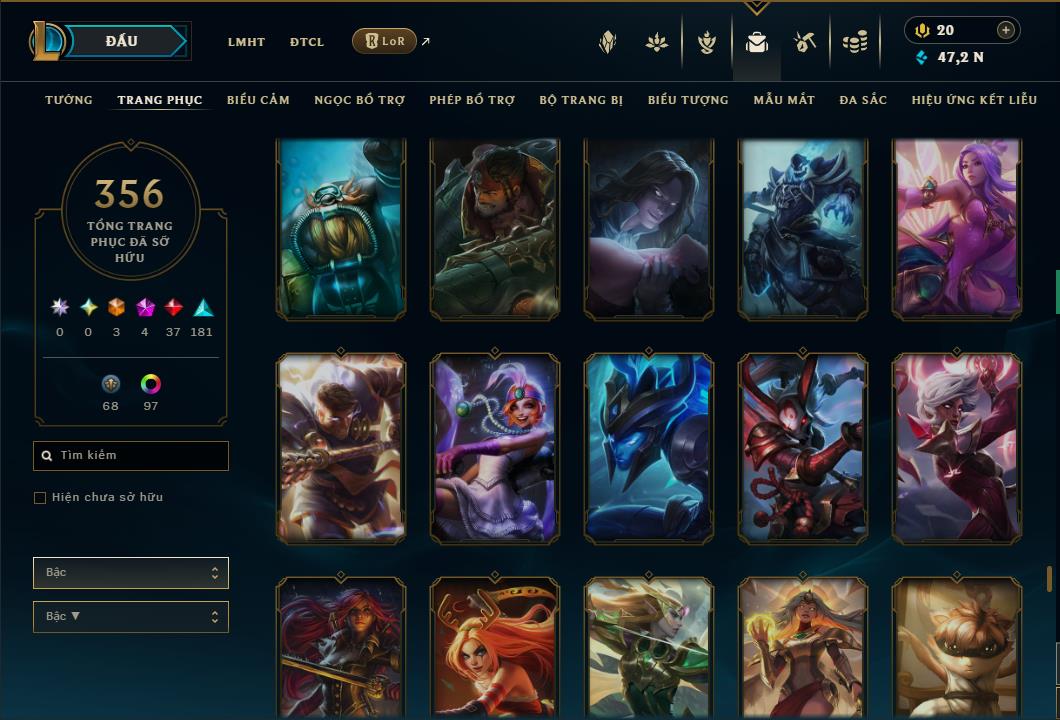This screenshot has height=720, width=1060.
Task: Go to the BỘ TRANG BỊ tab
Action: click(581, 100)
